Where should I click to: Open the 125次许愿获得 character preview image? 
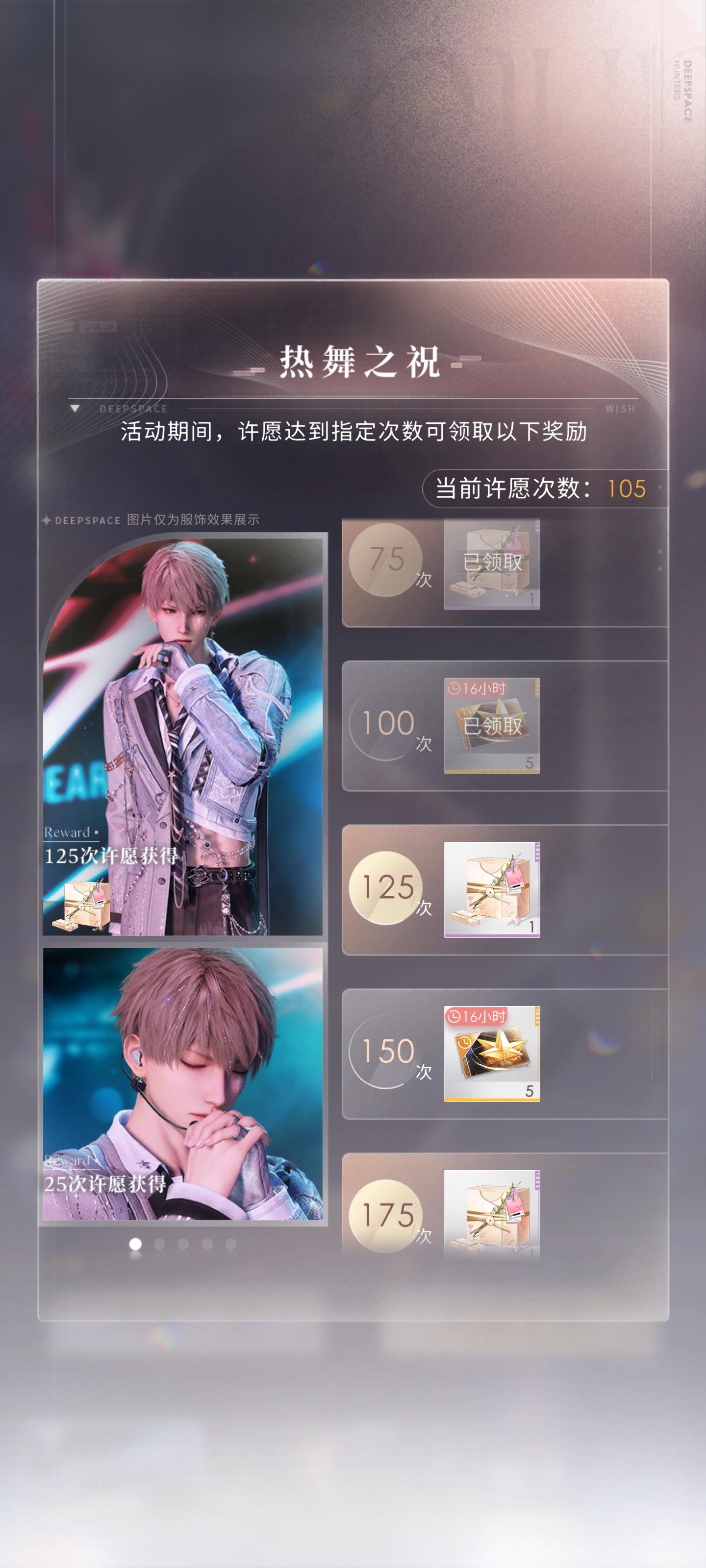pyautogui.click(x=183, y=731)
